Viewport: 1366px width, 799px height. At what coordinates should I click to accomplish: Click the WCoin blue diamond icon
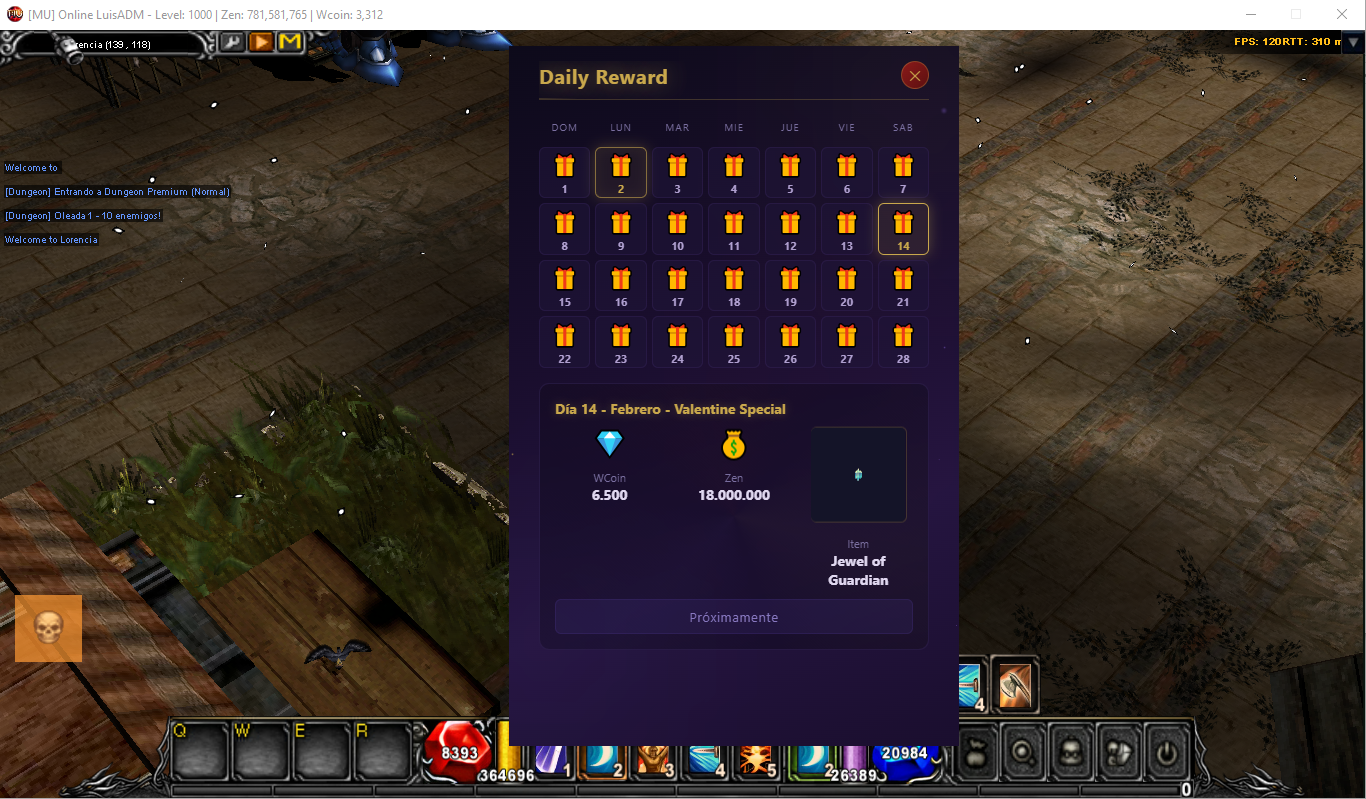[609, 443]
